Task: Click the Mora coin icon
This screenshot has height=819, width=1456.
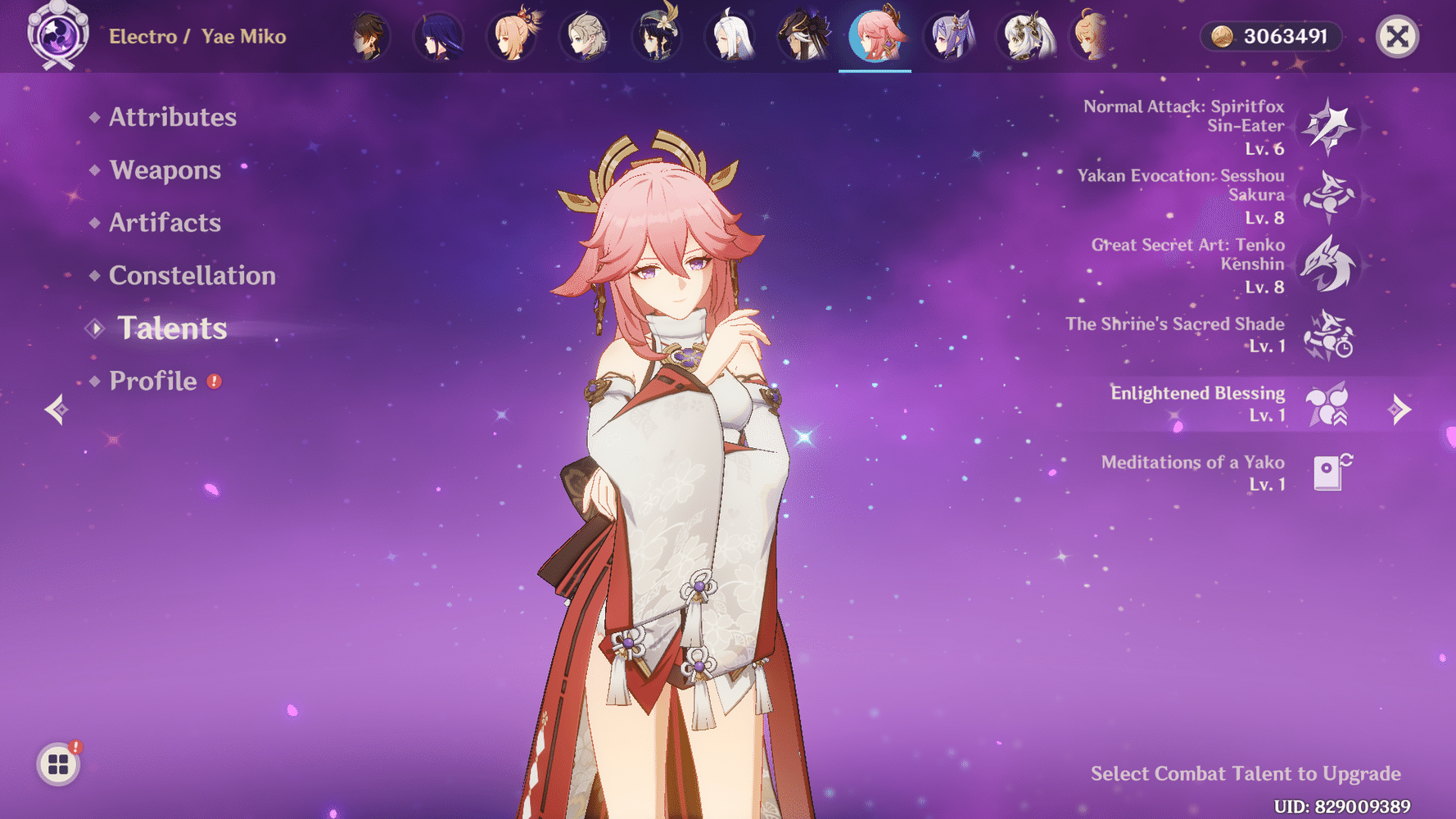Action: [1224, 36]
